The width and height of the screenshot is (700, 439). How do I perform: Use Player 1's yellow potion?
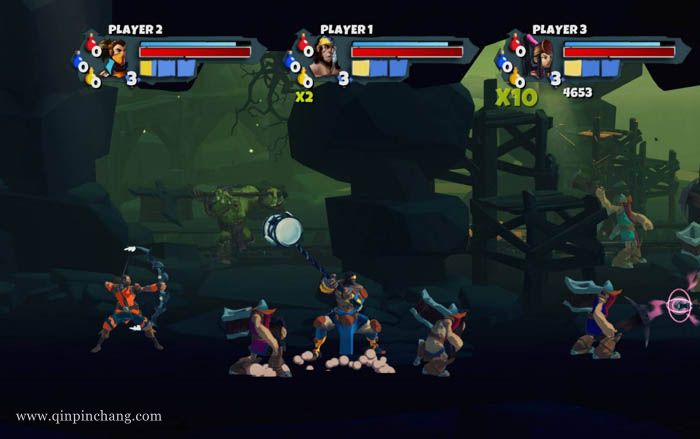point(303,79)
